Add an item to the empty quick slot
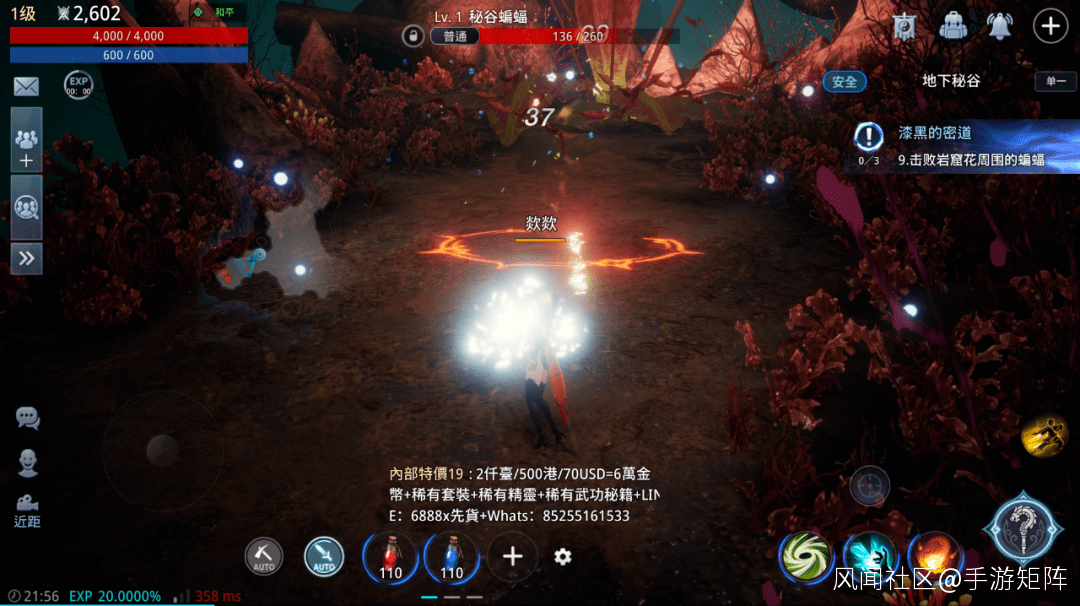1080x606 pixels. [x=513, y=557]
